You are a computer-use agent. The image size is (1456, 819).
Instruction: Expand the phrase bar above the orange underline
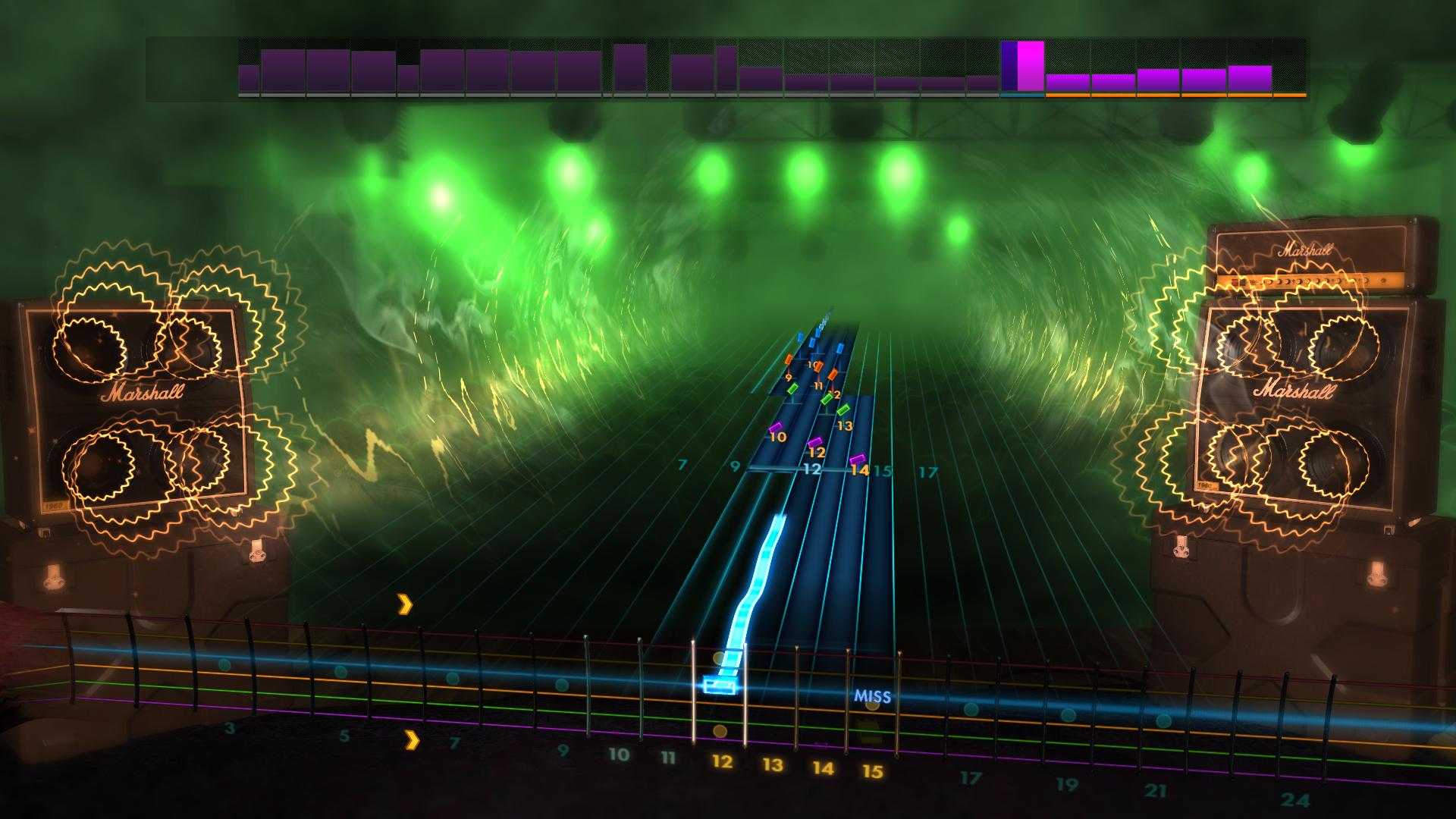[x=1069, y=83]
